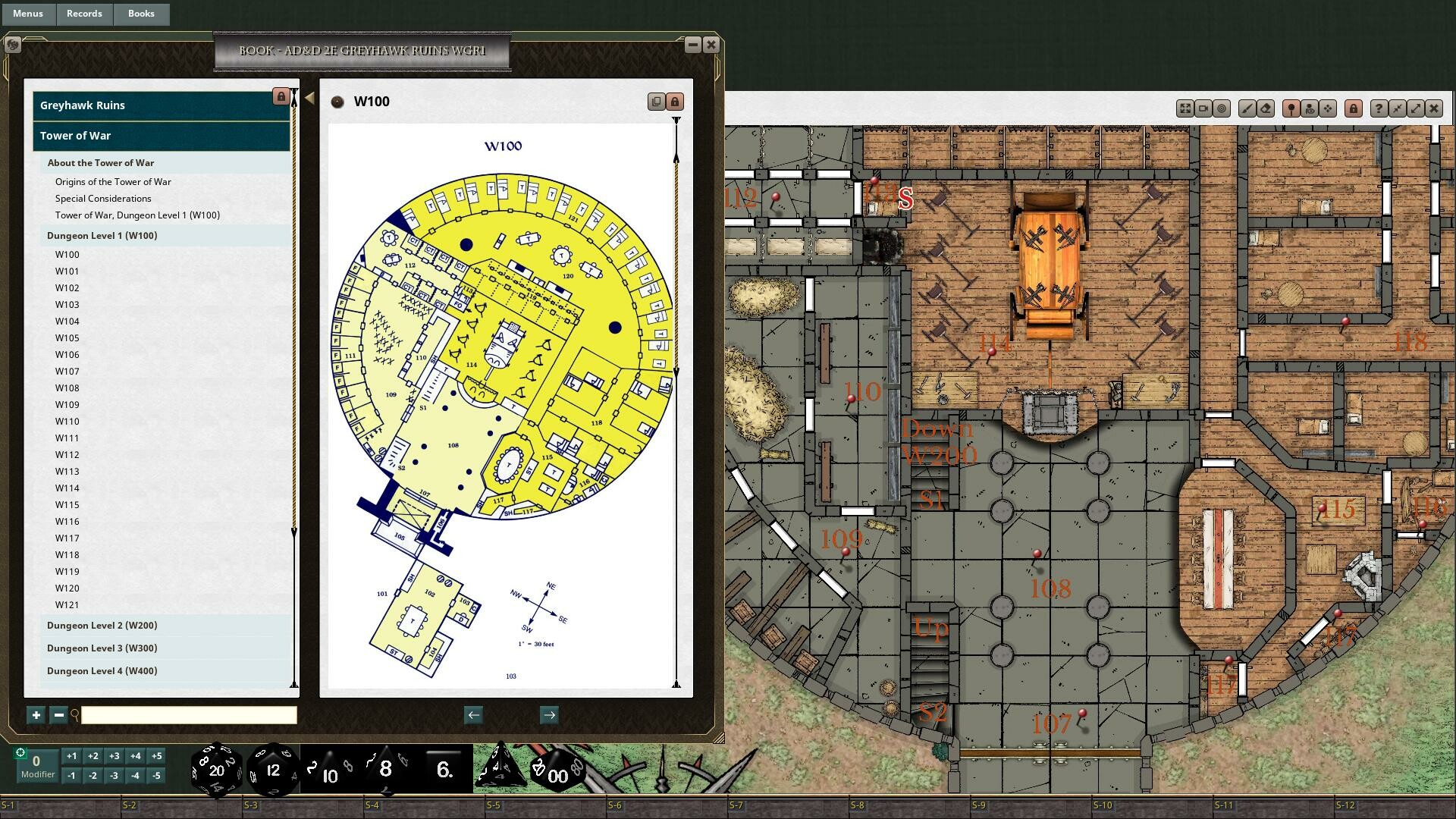Toggle the lock on the W100 page header
This screenshot has width=1456, height=819.
click(x=674, y=101)
